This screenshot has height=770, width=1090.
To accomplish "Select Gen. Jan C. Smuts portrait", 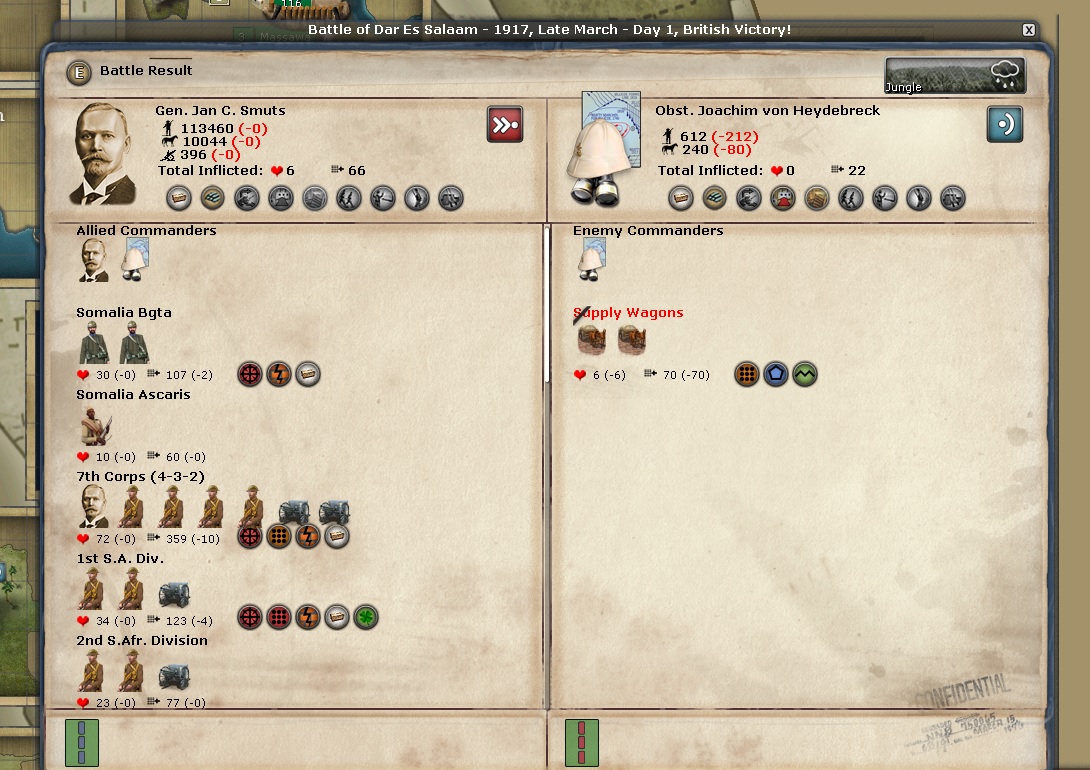I will pyautogui.click(x=106, y=153).
